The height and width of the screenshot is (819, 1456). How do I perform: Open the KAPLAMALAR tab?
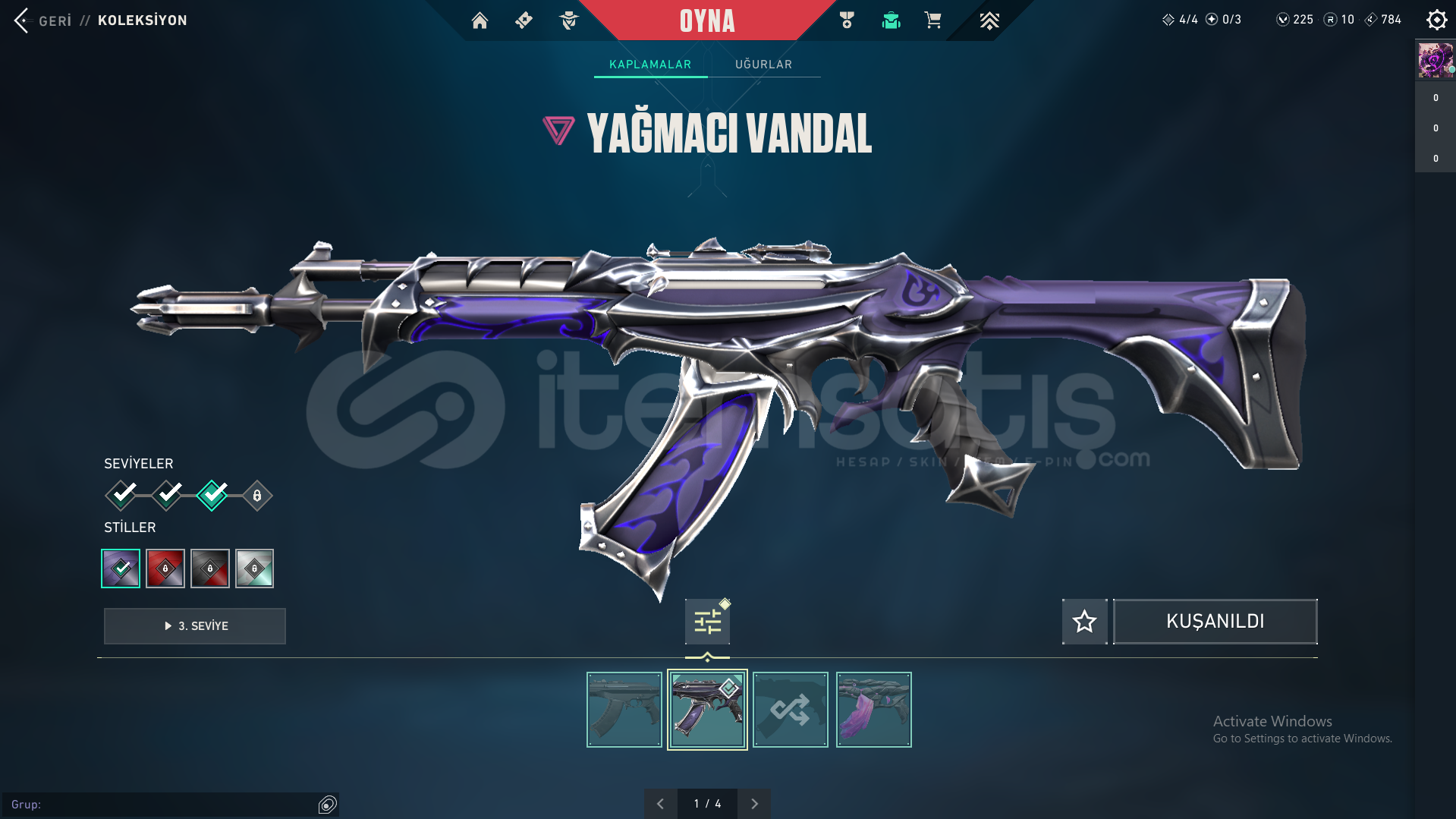click(x=649, y=64)
